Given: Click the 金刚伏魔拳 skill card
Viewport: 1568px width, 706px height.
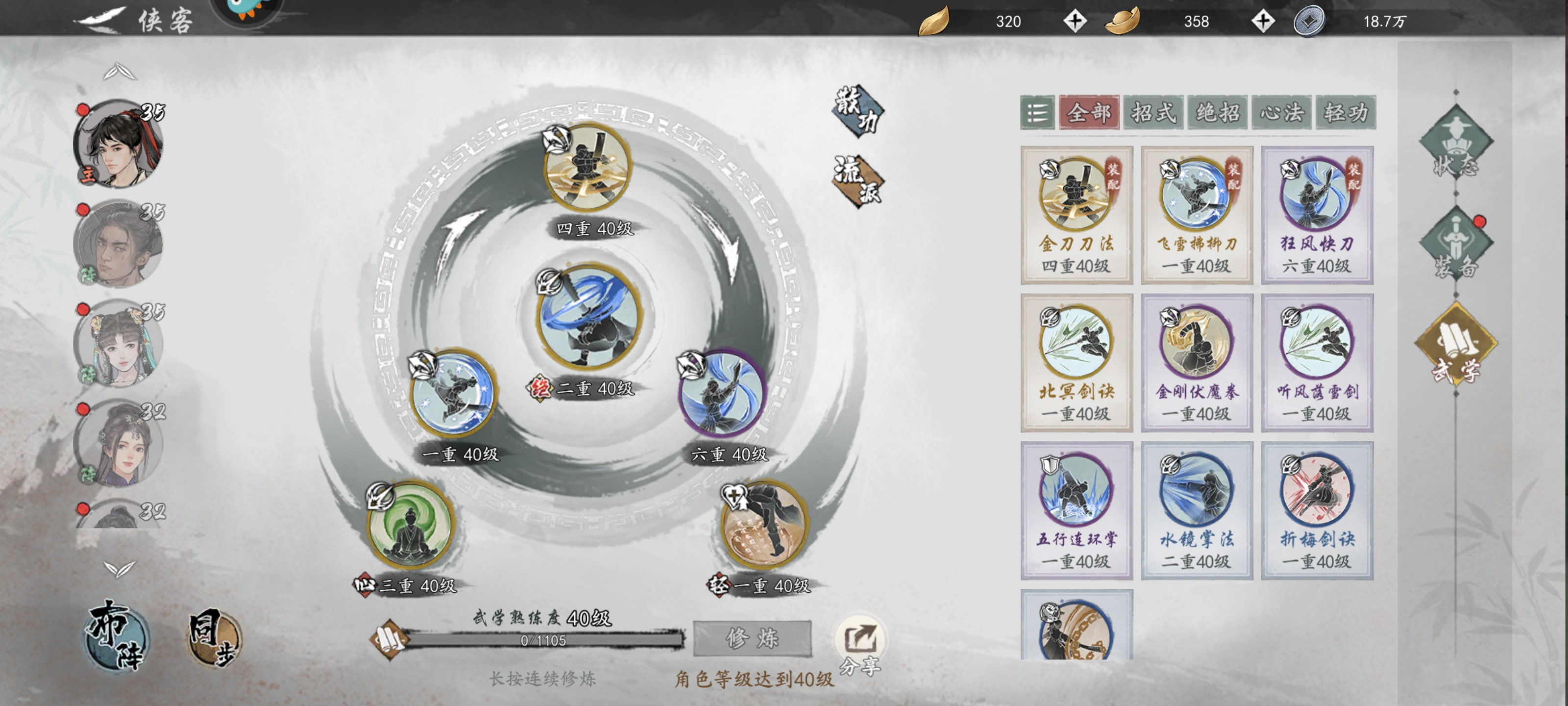Looking at the screenshot, I should coord(1196,363).
